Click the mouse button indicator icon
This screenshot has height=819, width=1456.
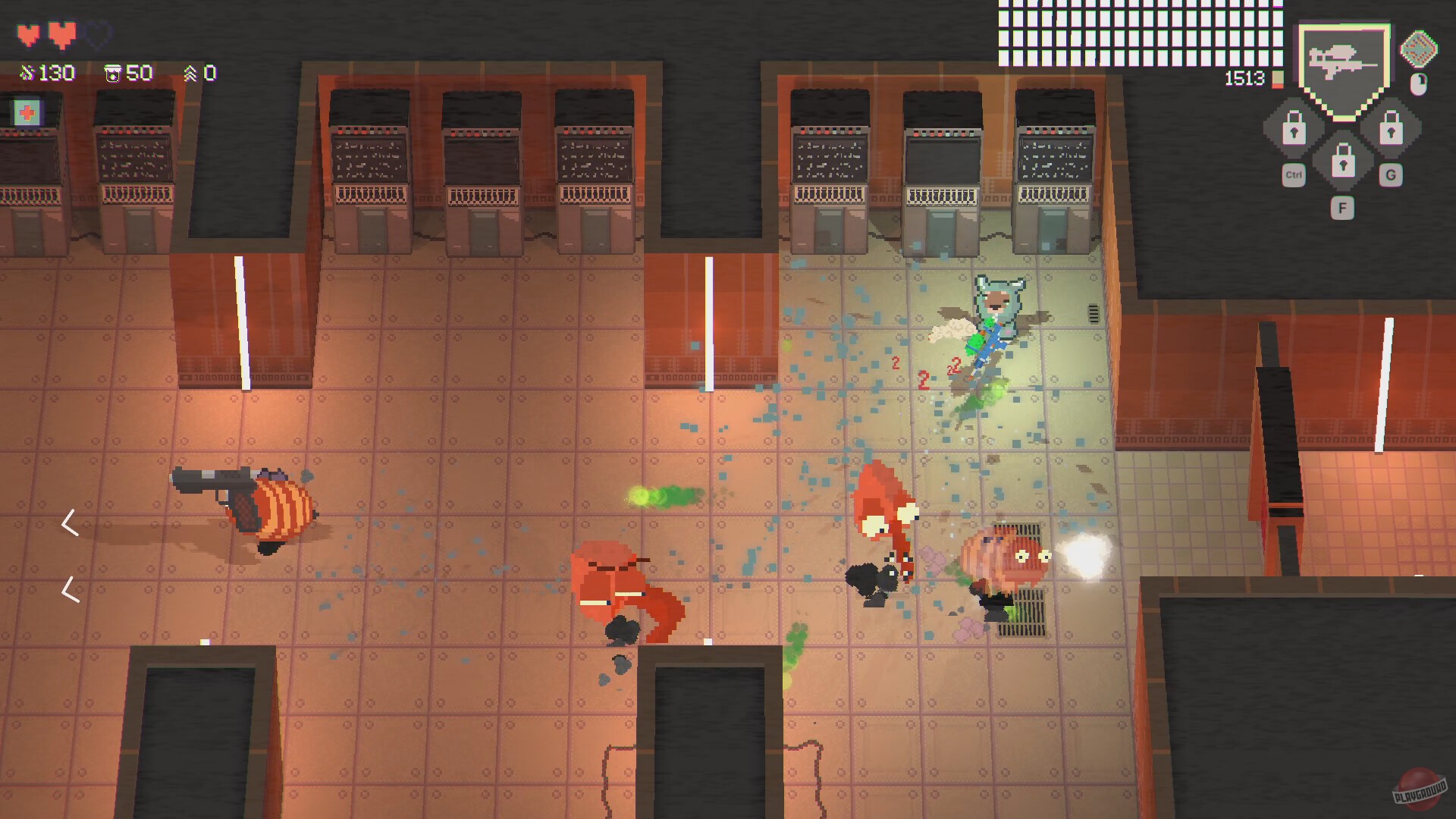(x=1418, y=82)
